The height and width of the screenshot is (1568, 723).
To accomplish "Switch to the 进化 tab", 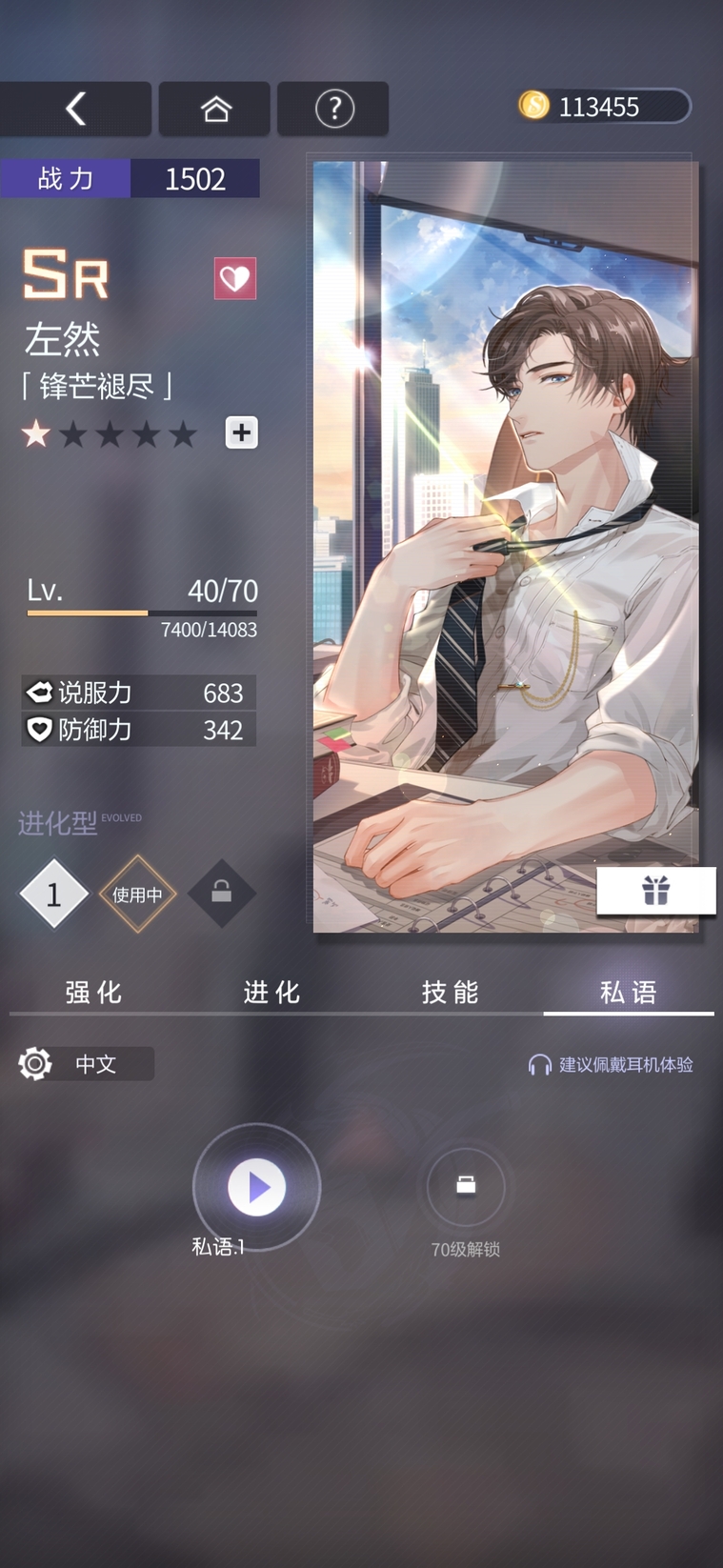I will [x=271, y=993].
